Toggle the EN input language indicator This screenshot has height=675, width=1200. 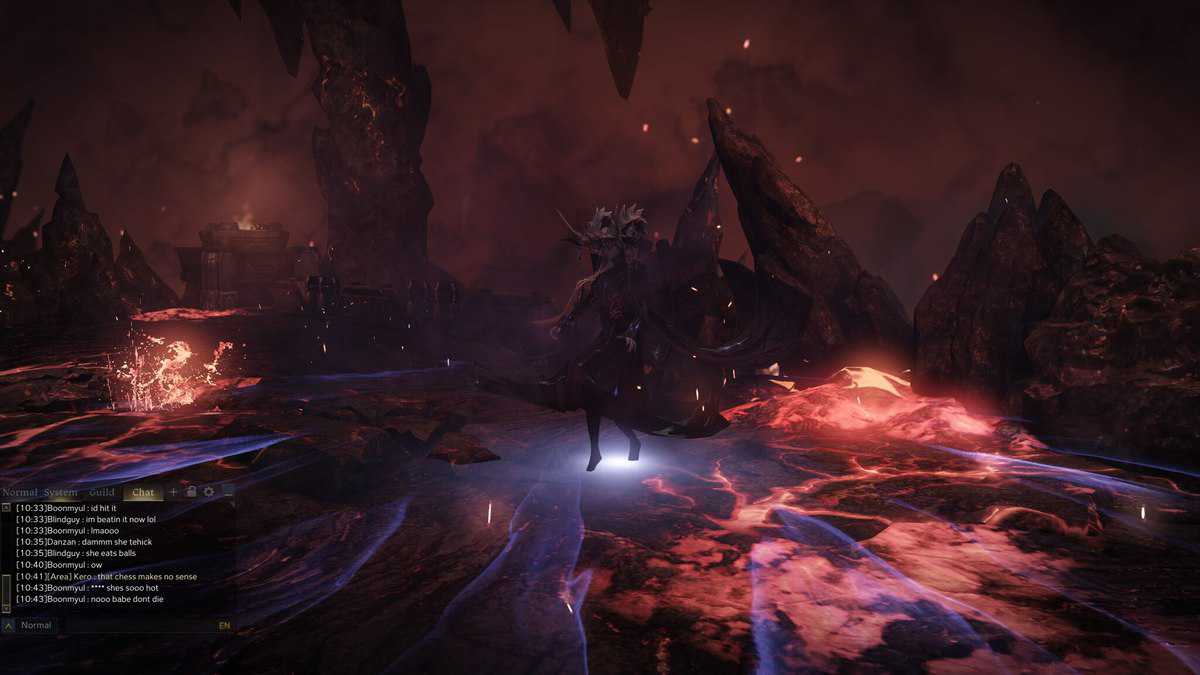[224, 625]
